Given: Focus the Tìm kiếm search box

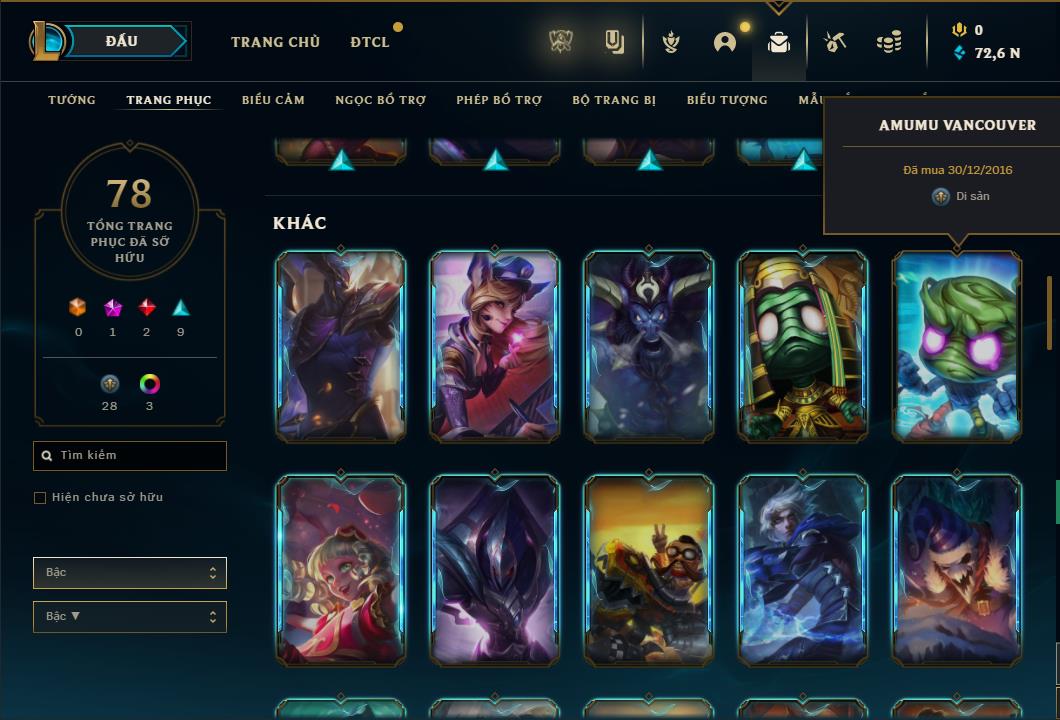Looking at the screenshot, I should tap(130, 456).
